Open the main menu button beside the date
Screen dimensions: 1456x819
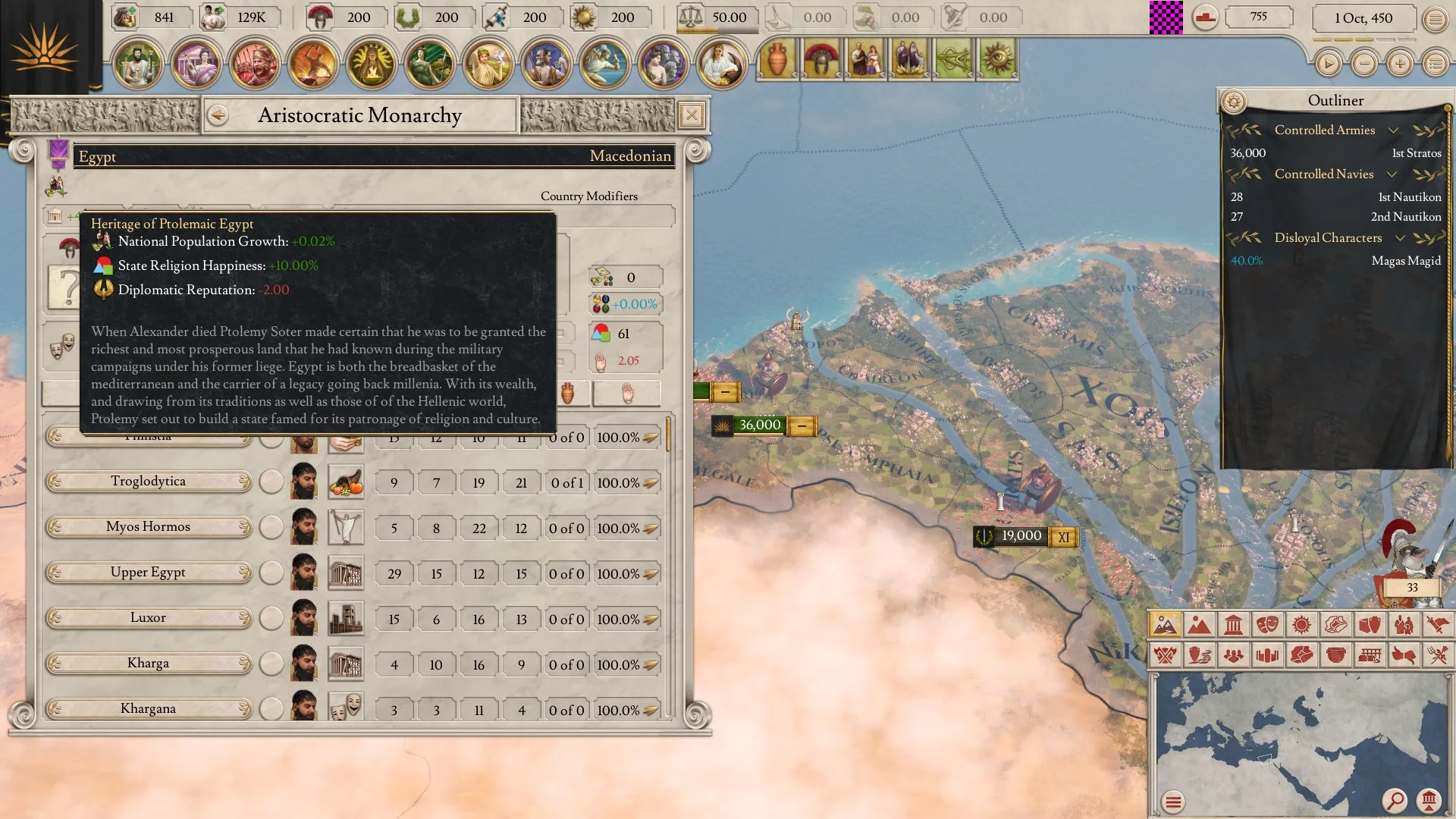pyautogui.click(x=1435, y=20)
